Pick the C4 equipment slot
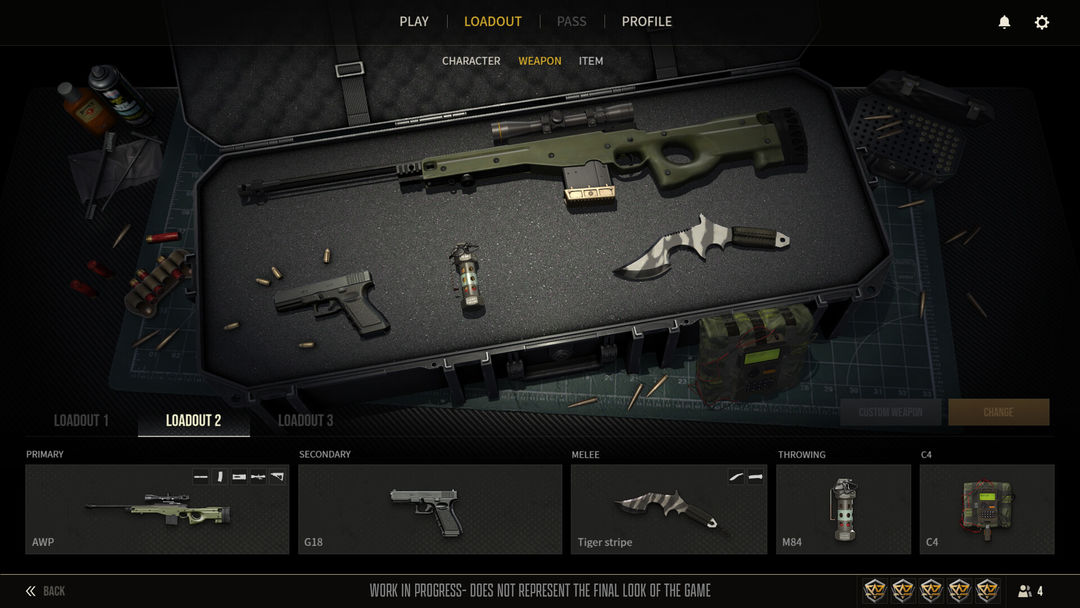Image resolution: width=1080 pixels, height=608 pixels. 987,509
